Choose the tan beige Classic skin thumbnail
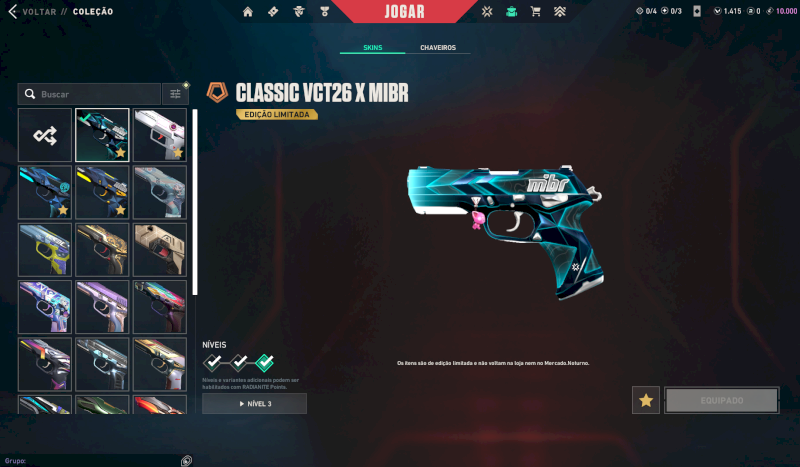This screenshot has height=467, width=800. pyautogui.click(x=160, y=249)
